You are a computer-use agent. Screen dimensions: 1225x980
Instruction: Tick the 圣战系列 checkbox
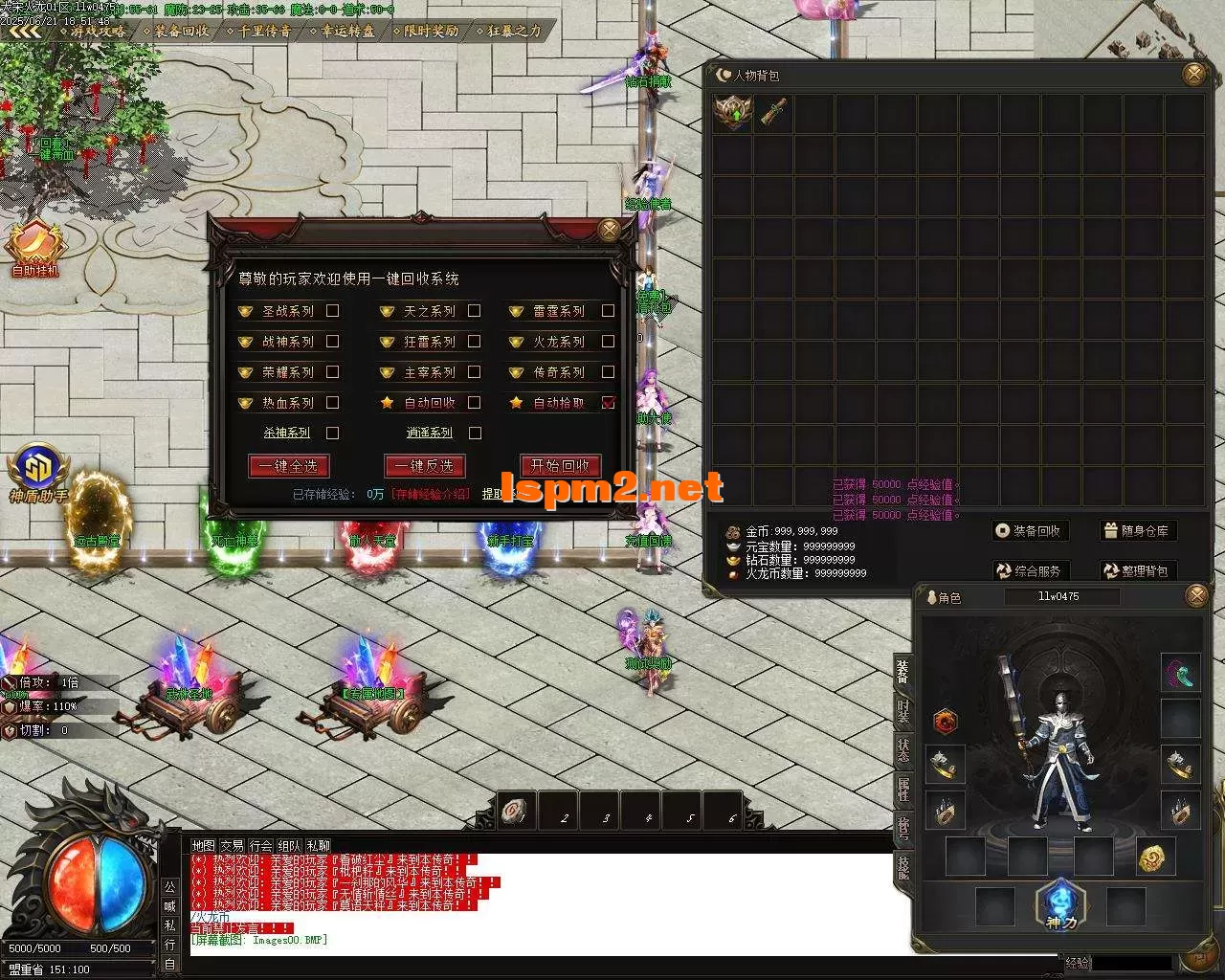tap(333, 311)
